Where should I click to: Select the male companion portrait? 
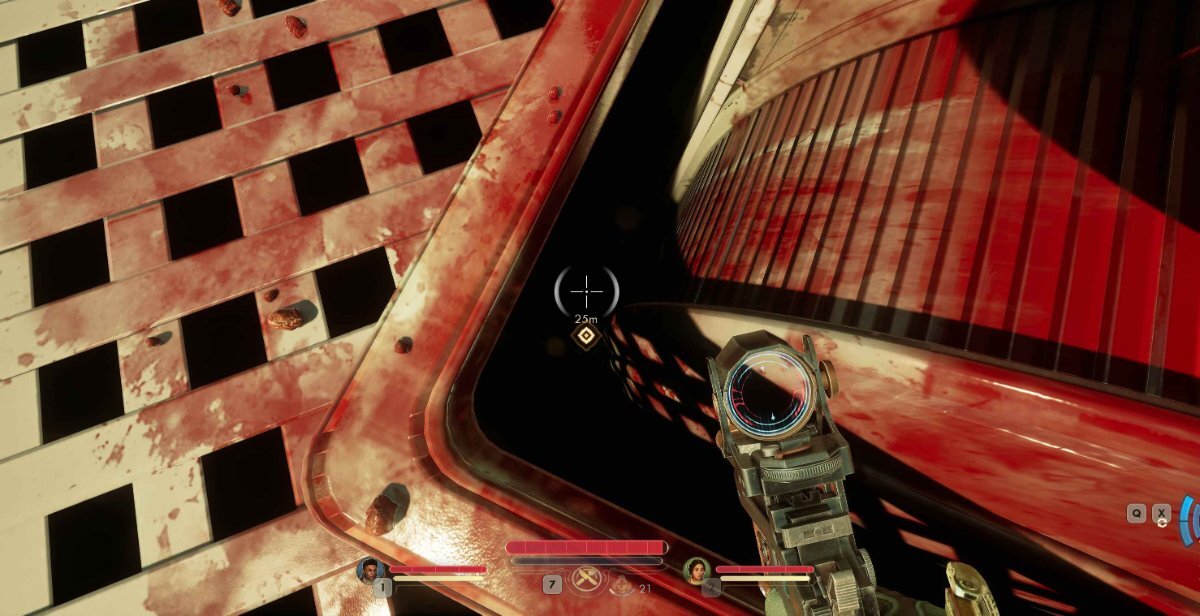(x=370, y=571)
